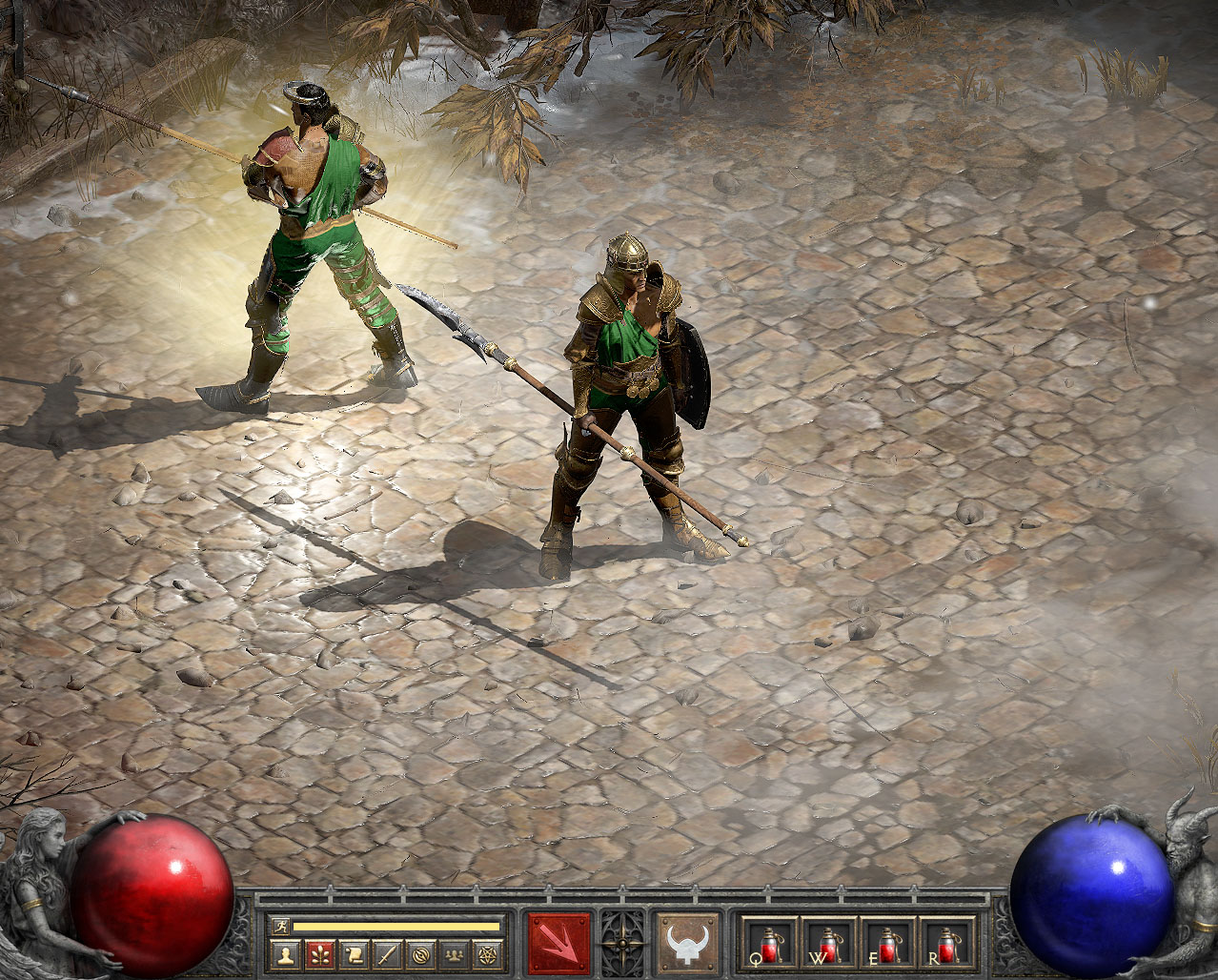Click the round swirl mini-panel button
This screenshot has width=1218, height=980.
coord(420,953)
